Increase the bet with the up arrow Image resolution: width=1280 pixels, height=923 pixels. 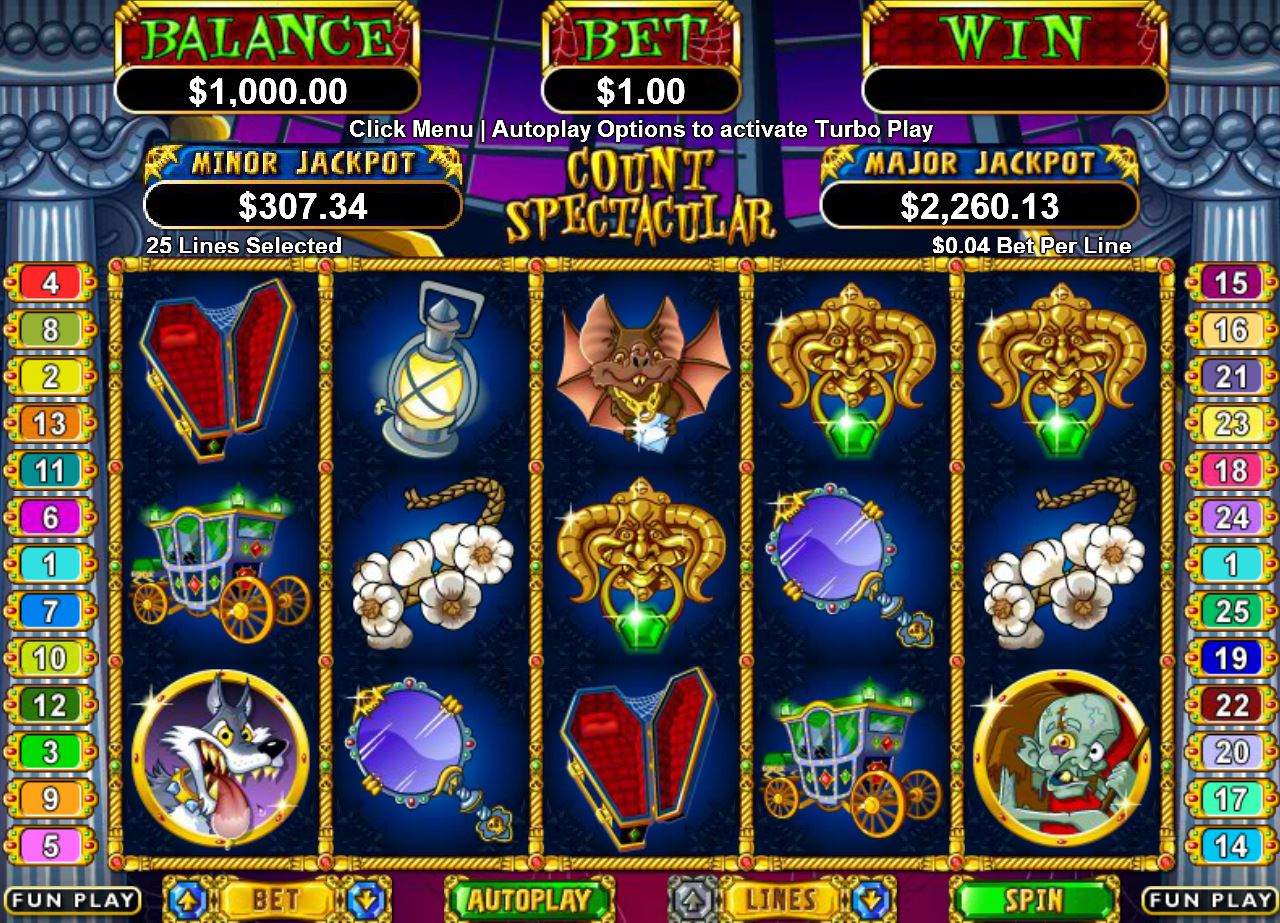point(187,899)
